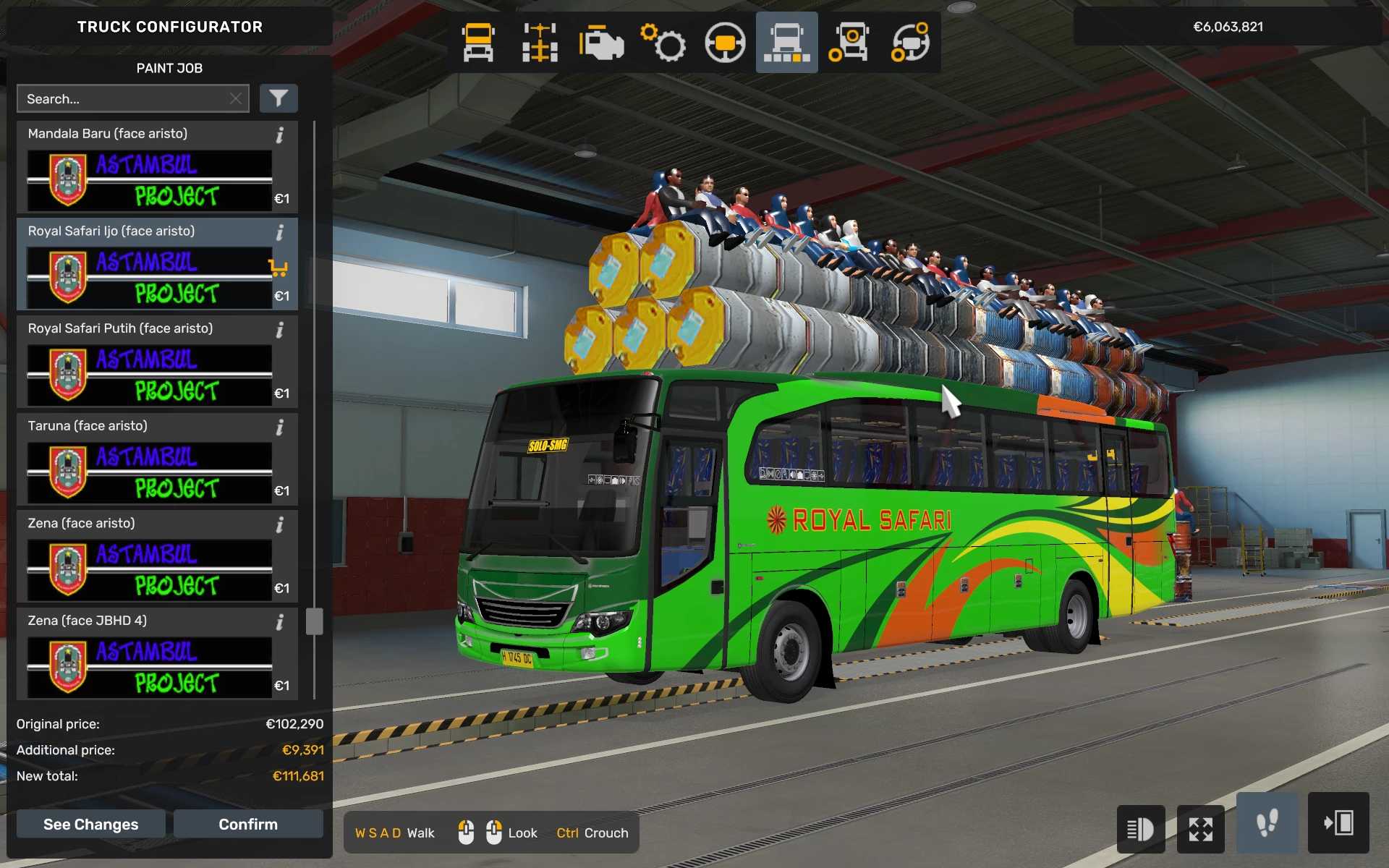The width and height of the screenshot is (1389, 868).
Task: Show info for Royal Safari Ijo paint job
Action: point(279,232)
